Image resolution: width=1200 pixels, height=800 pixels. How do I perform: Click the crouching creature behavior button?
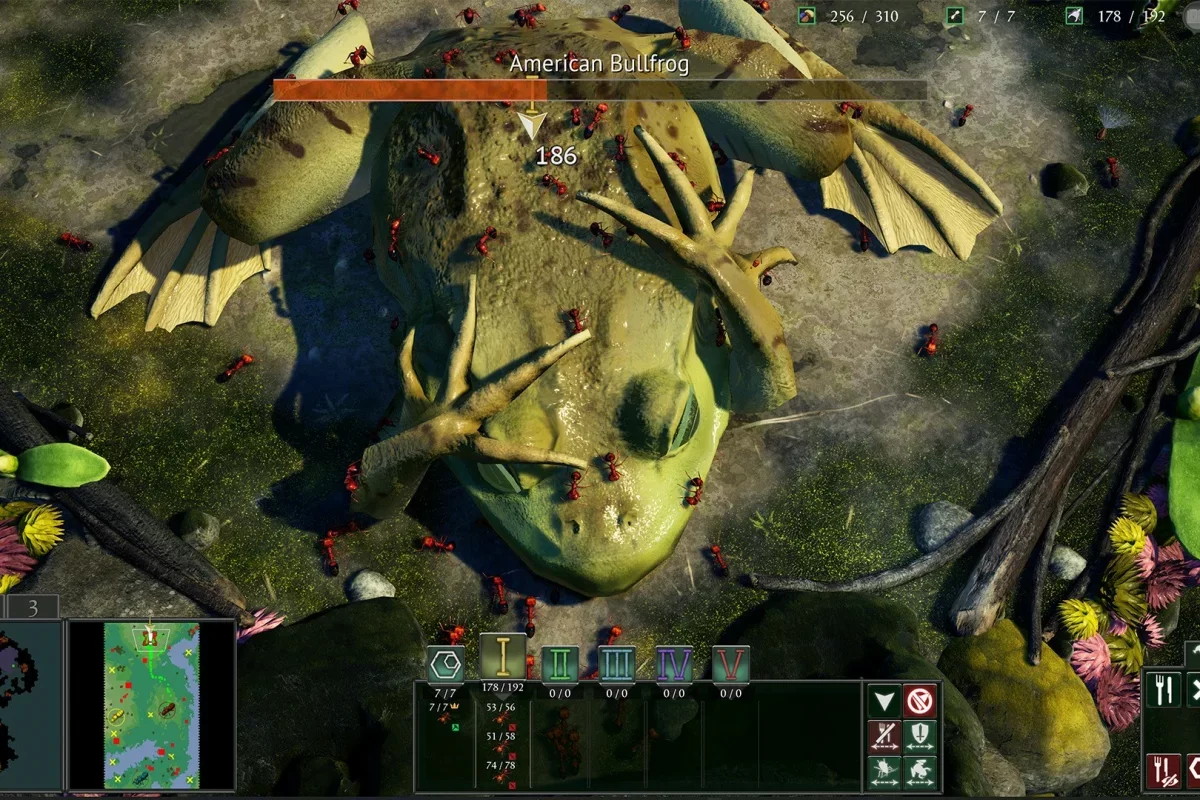[920, 770]
